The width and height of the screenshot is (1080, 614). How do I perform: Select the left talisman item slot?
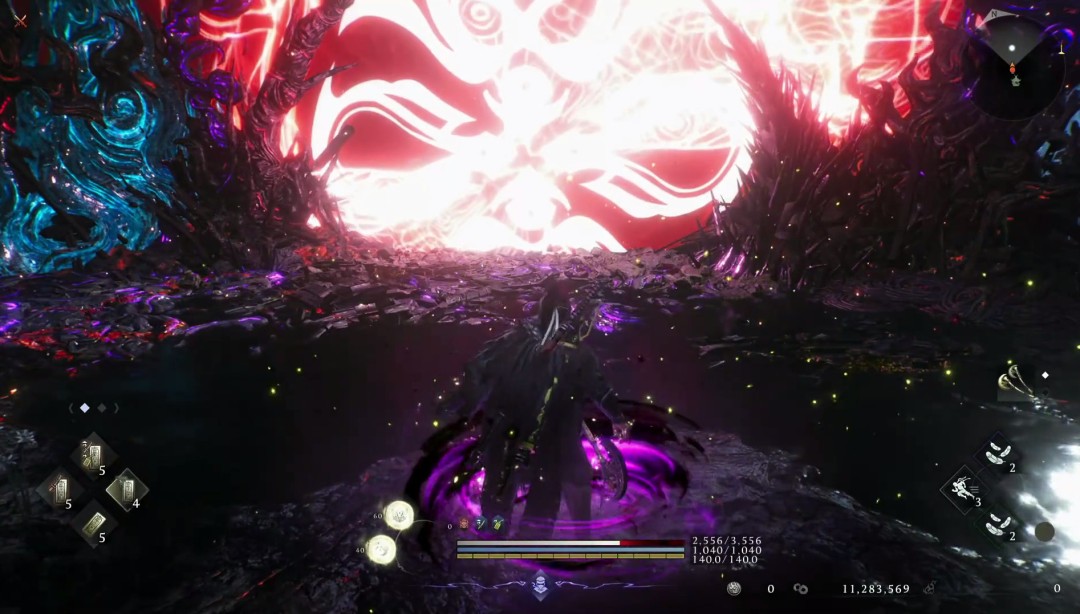tap(58, 490)
